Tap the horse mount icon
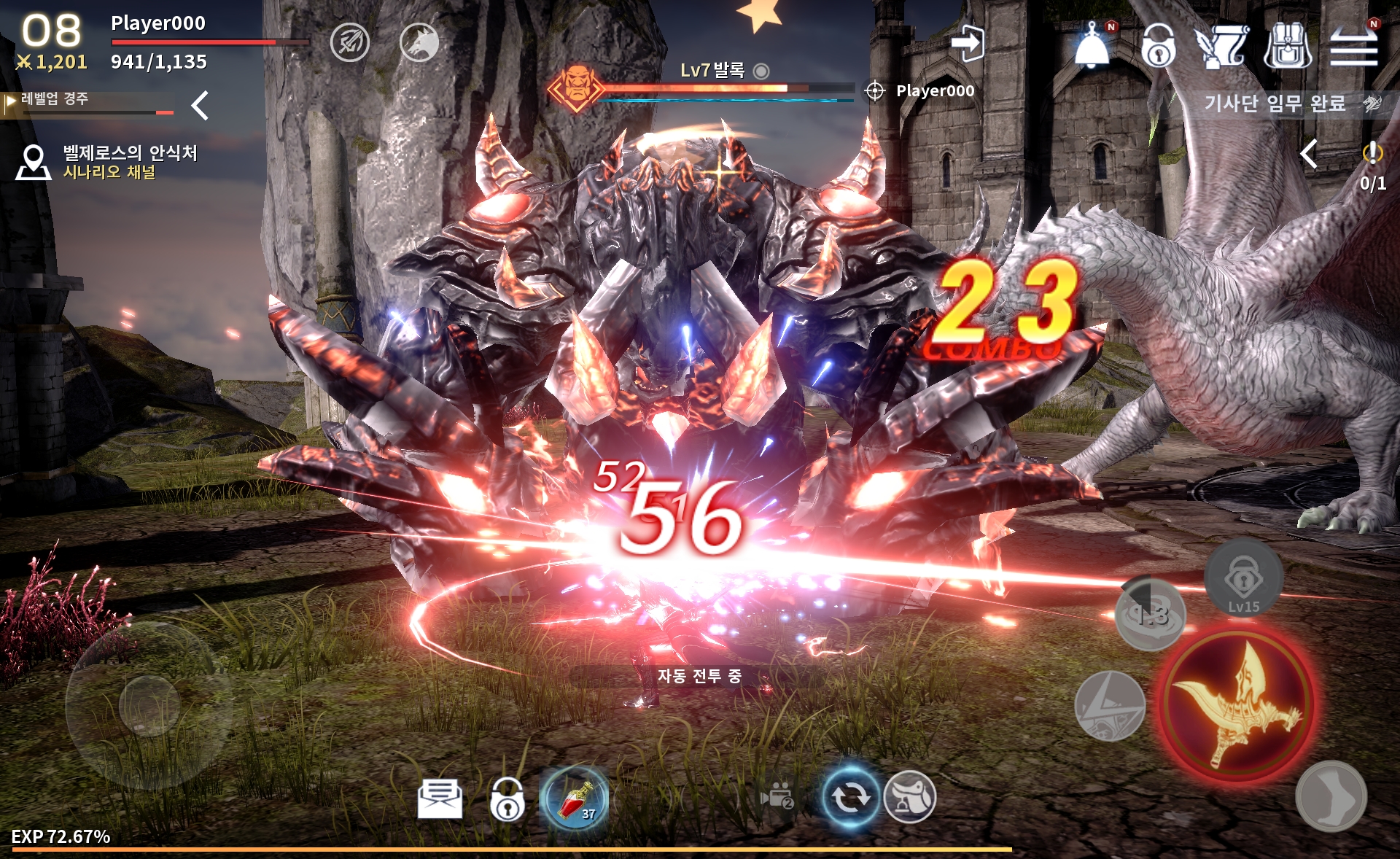This screenshot has height=859, width=1400. 910,797
